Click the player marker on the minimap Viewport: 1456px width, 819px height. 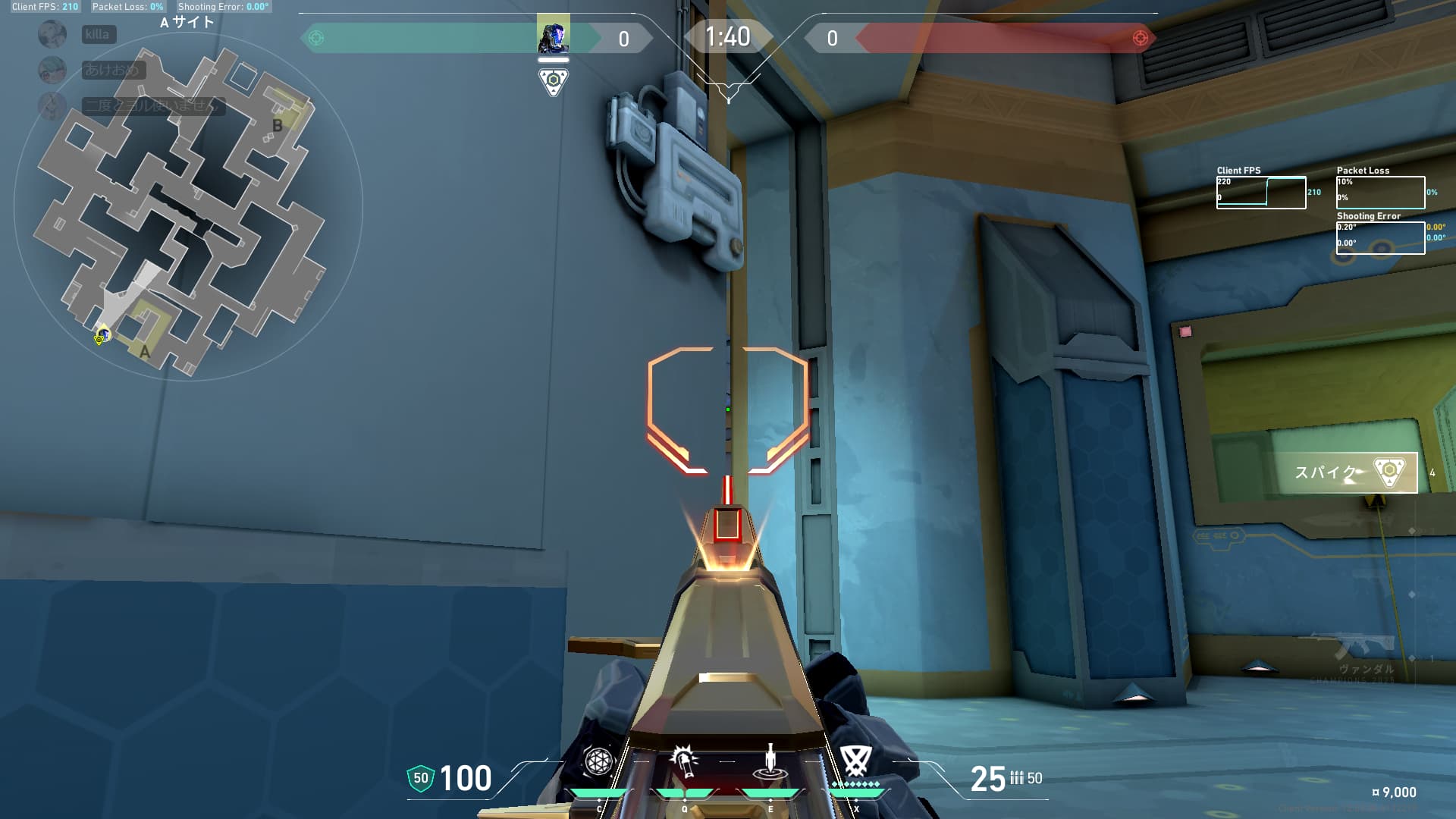coord(102,334)
